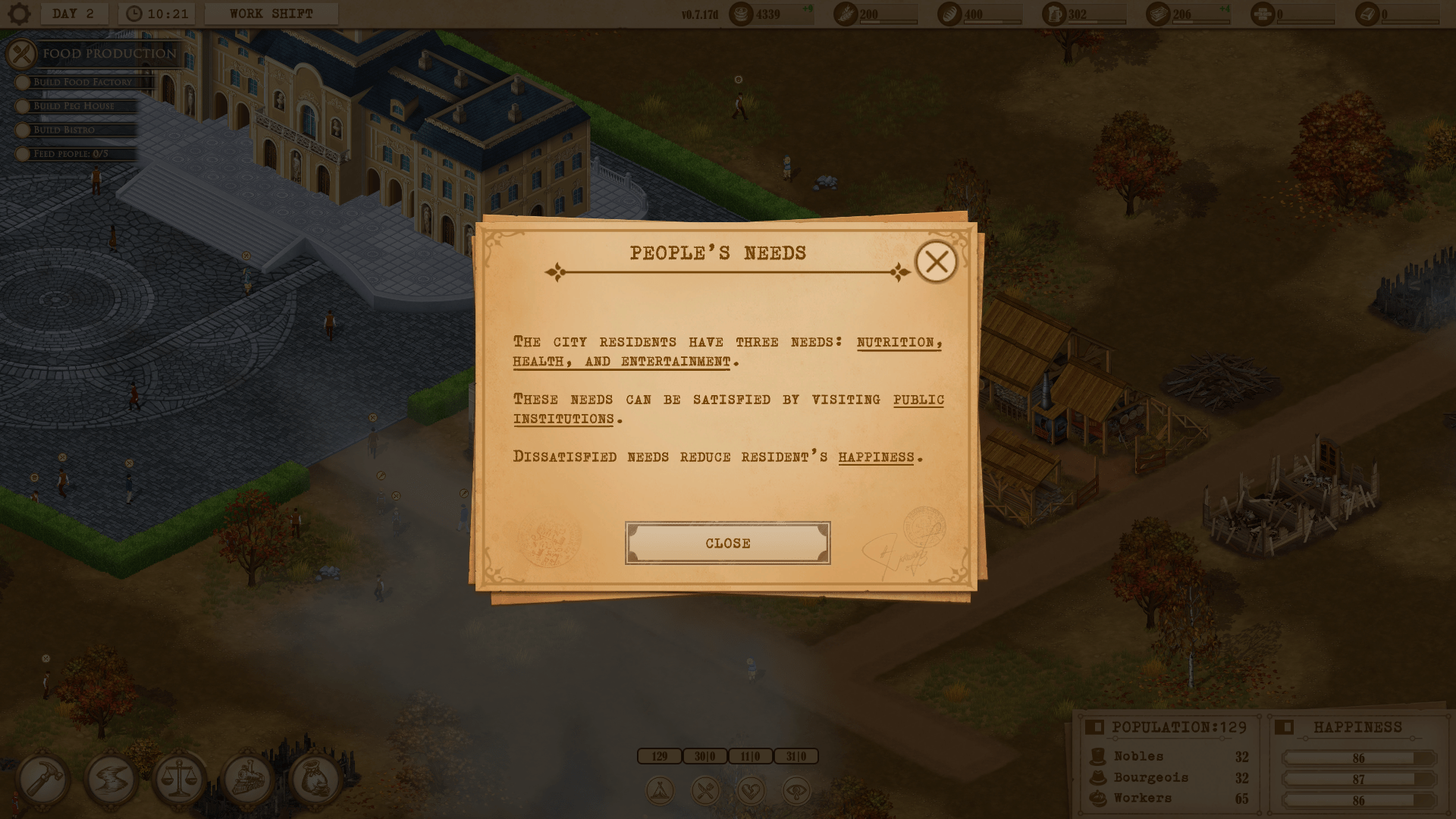
Task: Toggle the Population panel collapse button
Action: [x=1094, y=727]
